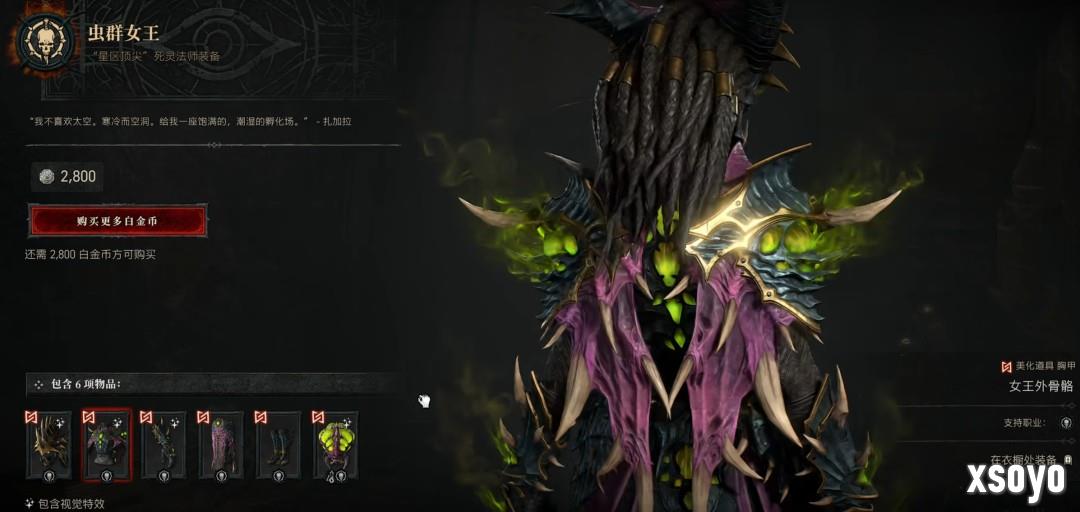The width and height of the screenshot is (1080, 512).
Task: Click the 购买更多白金币 button
Action: pyautogui.click(x=118, y=220)
